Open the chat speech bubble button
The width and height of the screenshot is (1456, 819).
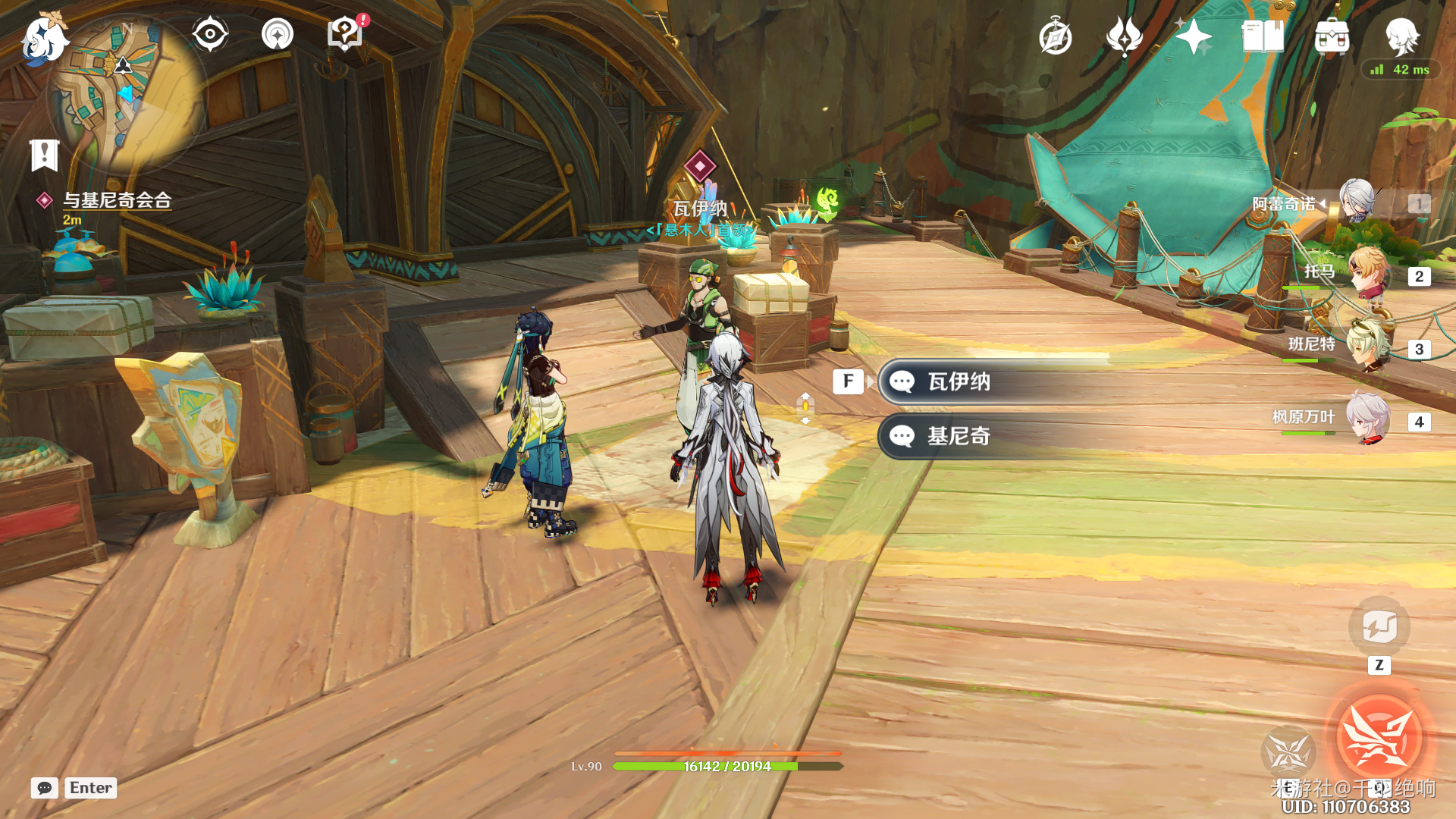[44, 788]
